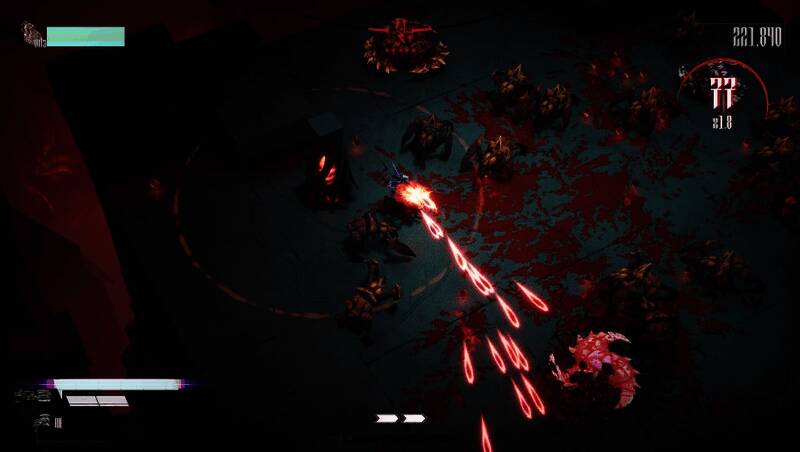
Task: Select the secondary weapon icon
Action: tap(42, 421)
